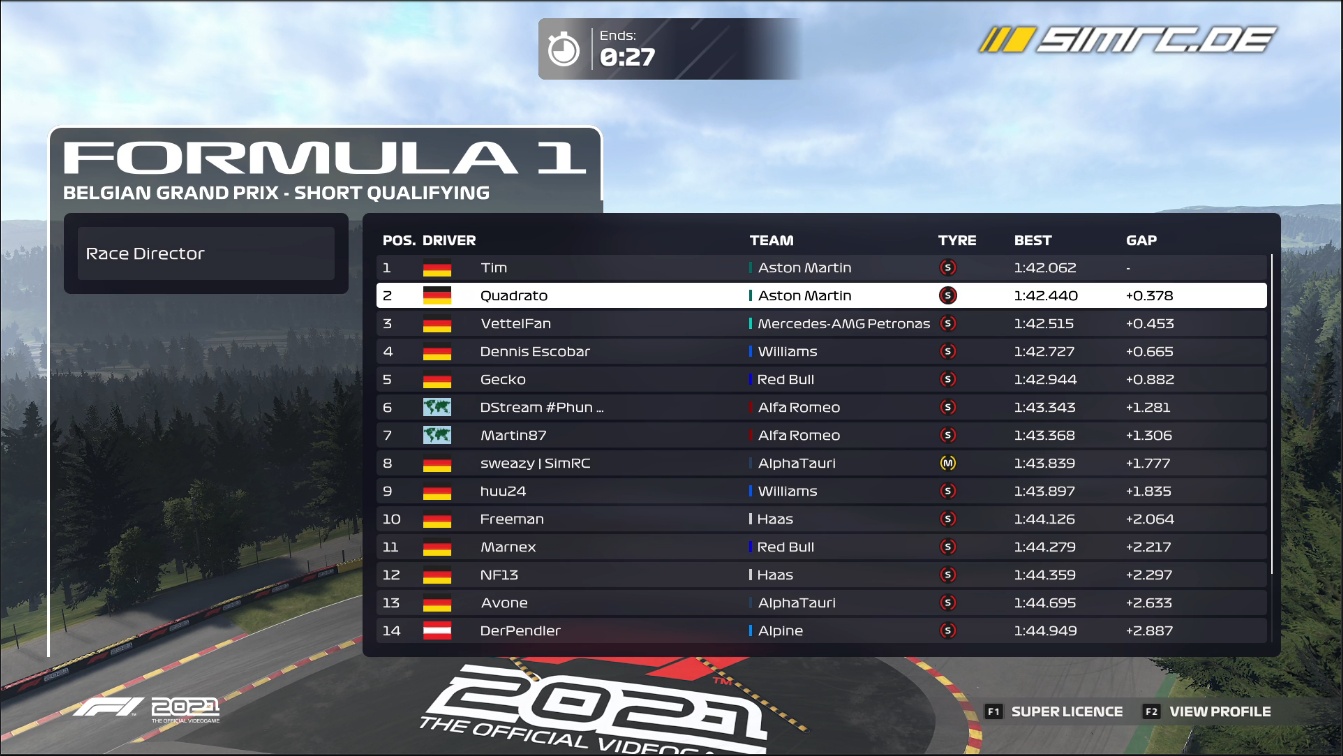Screen dimensions: 1343x756
Task: Select Martin87's Alfa Romeo row
Action: tap(821, 436)
